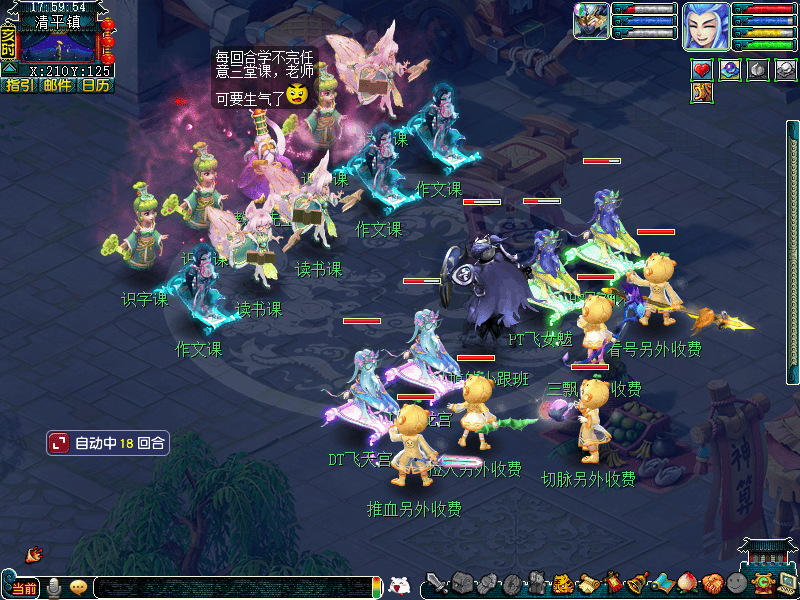Select the armored pet portrait
This screenshot has width=800, height=600.
[591, 21]
